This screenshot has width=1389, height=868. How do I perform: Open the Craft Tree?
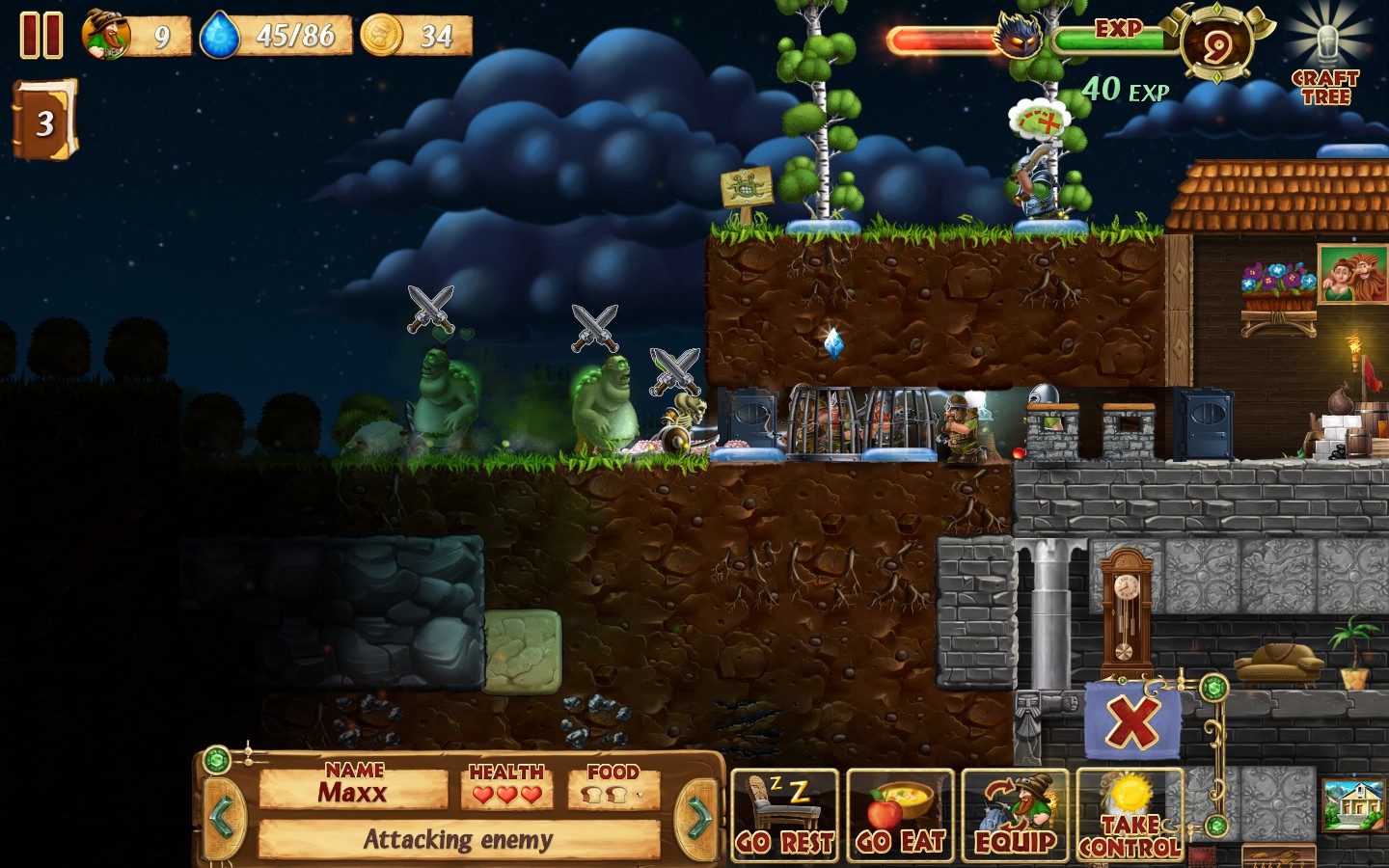(1326, 66)
